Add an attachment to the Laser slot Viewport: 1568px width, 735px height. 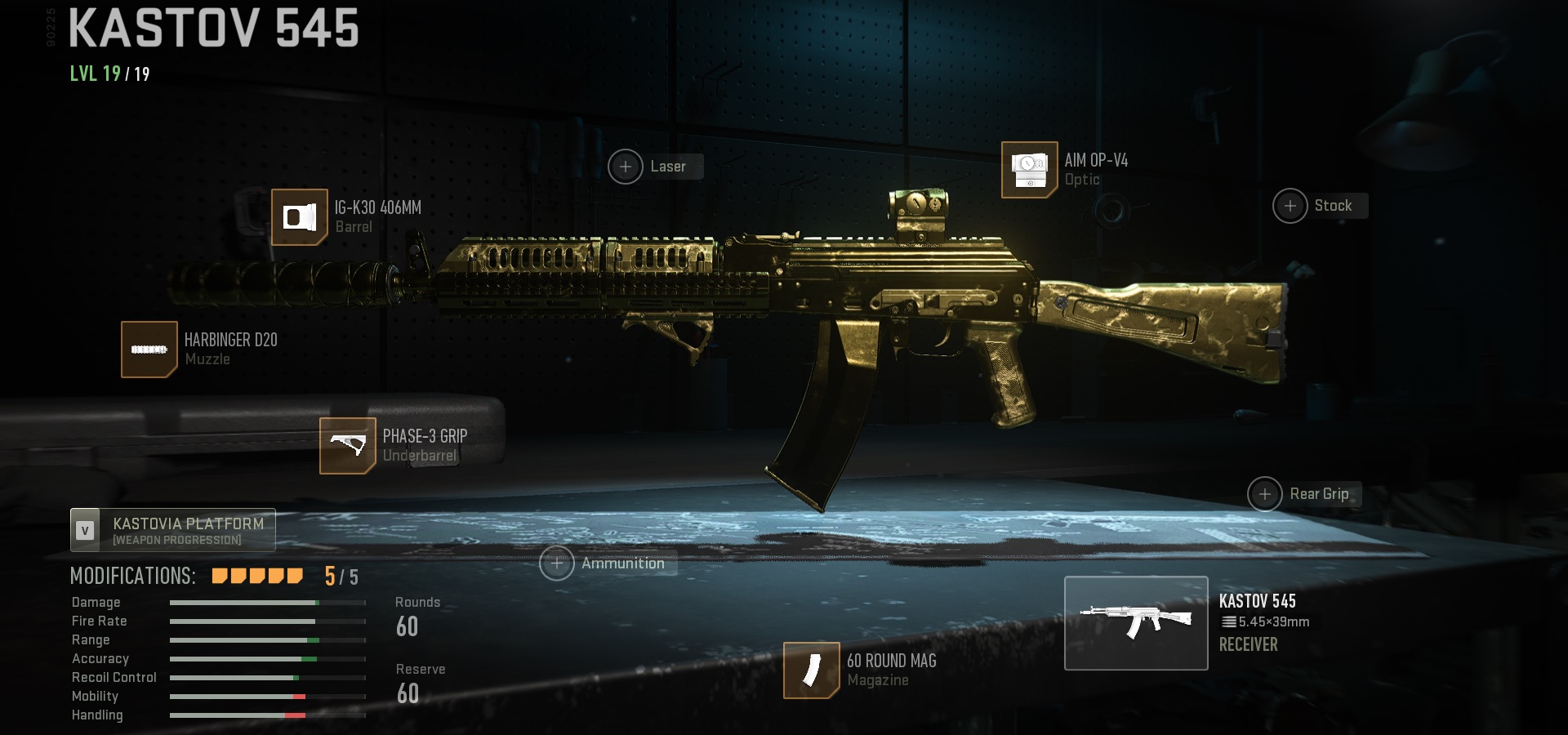pyautogui.click(x=626, y=166)
